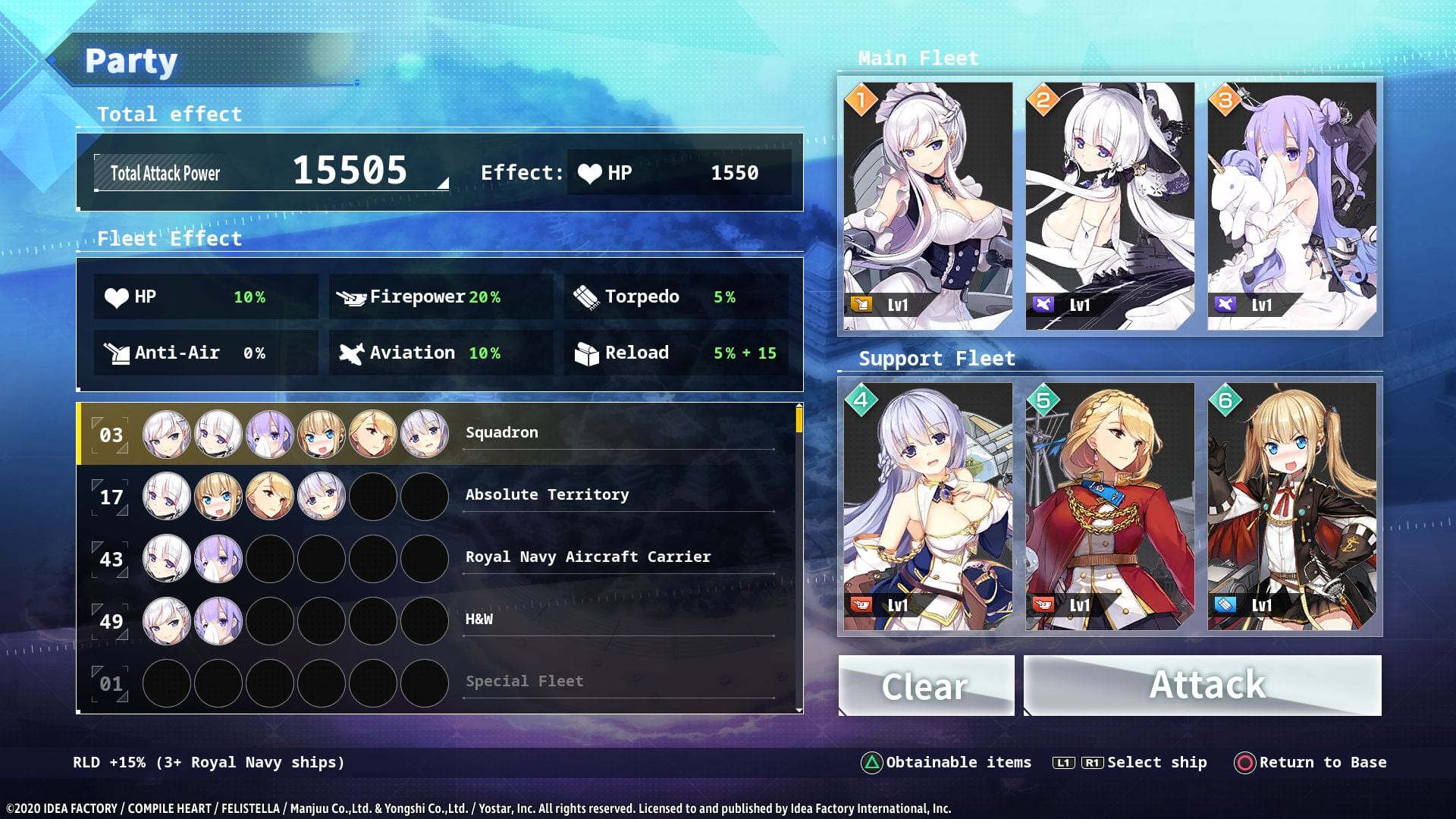Select support fleet ship card number 4
Image resolution: width=1456 pixels, height=819 pixels.
click(927, 507)
